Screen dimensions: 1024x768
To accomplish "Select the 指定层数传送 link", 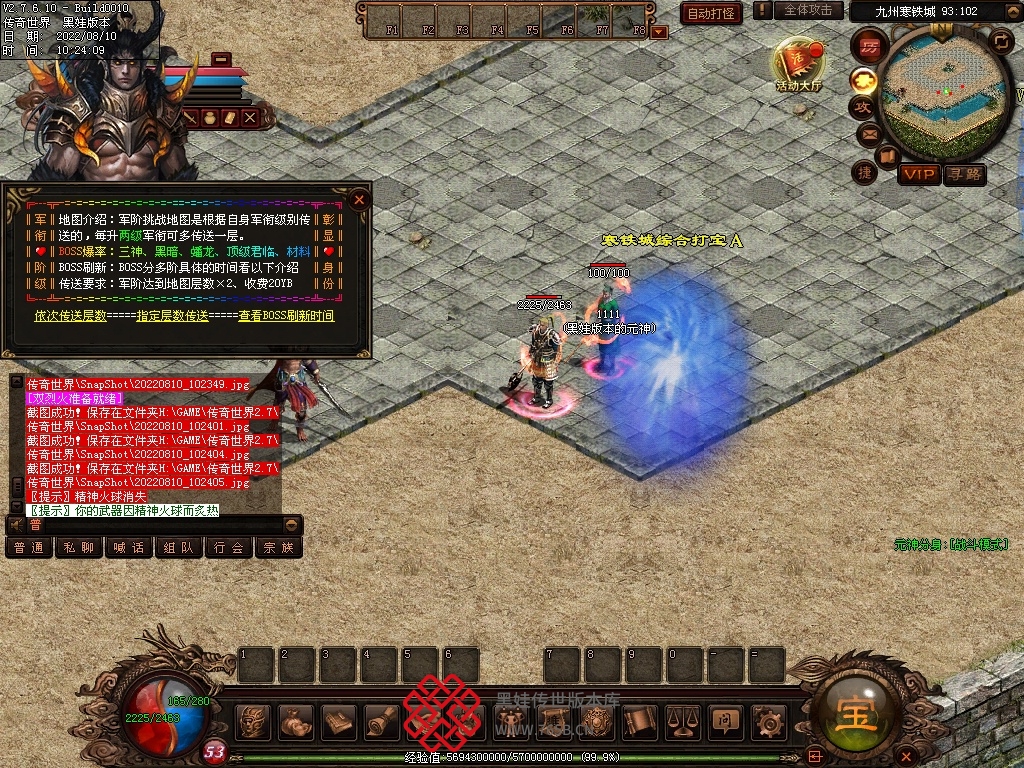I will [174, 316].
